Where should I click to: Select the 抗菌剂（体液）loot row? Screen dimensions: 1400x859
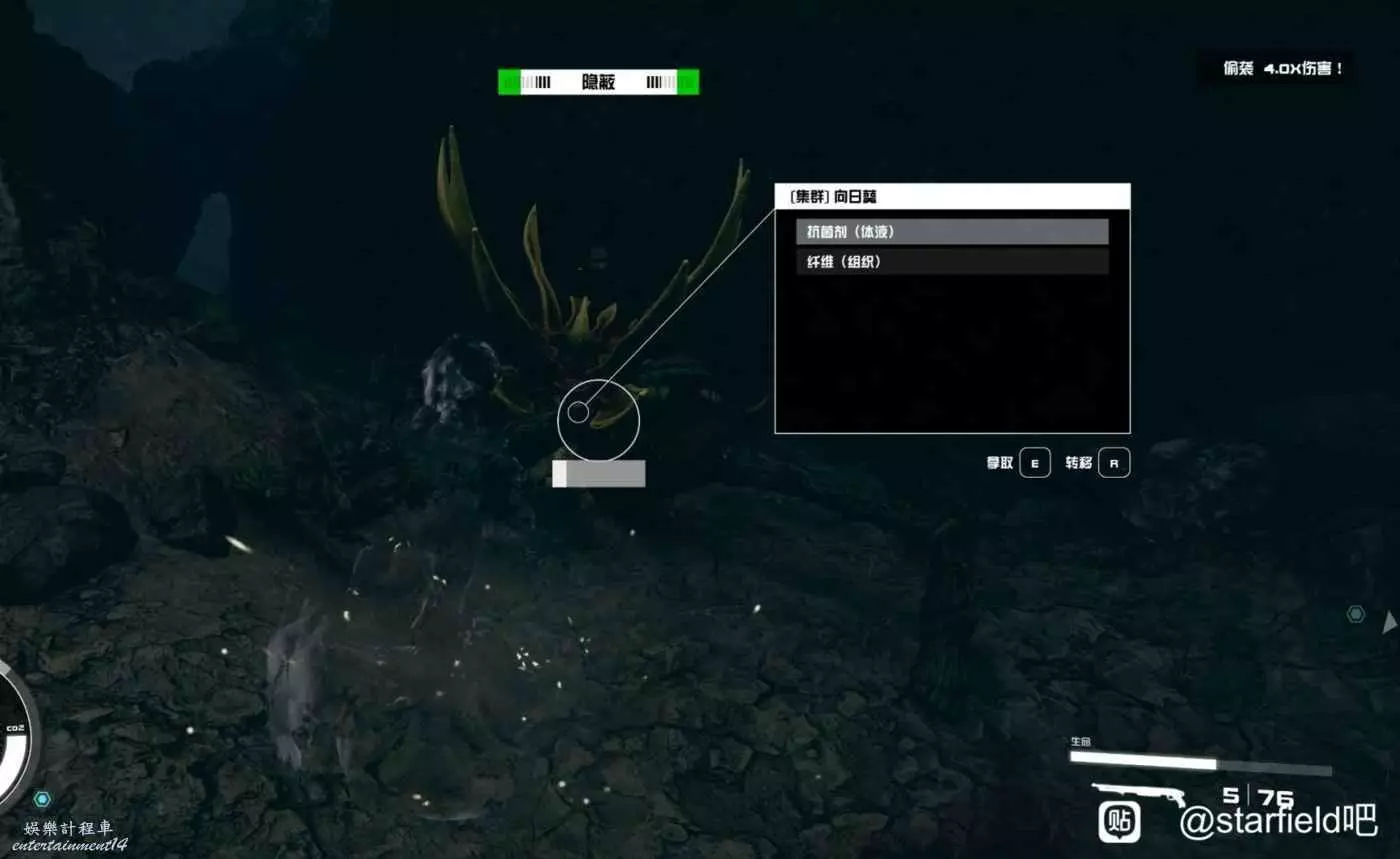click(x=952, y=232)
